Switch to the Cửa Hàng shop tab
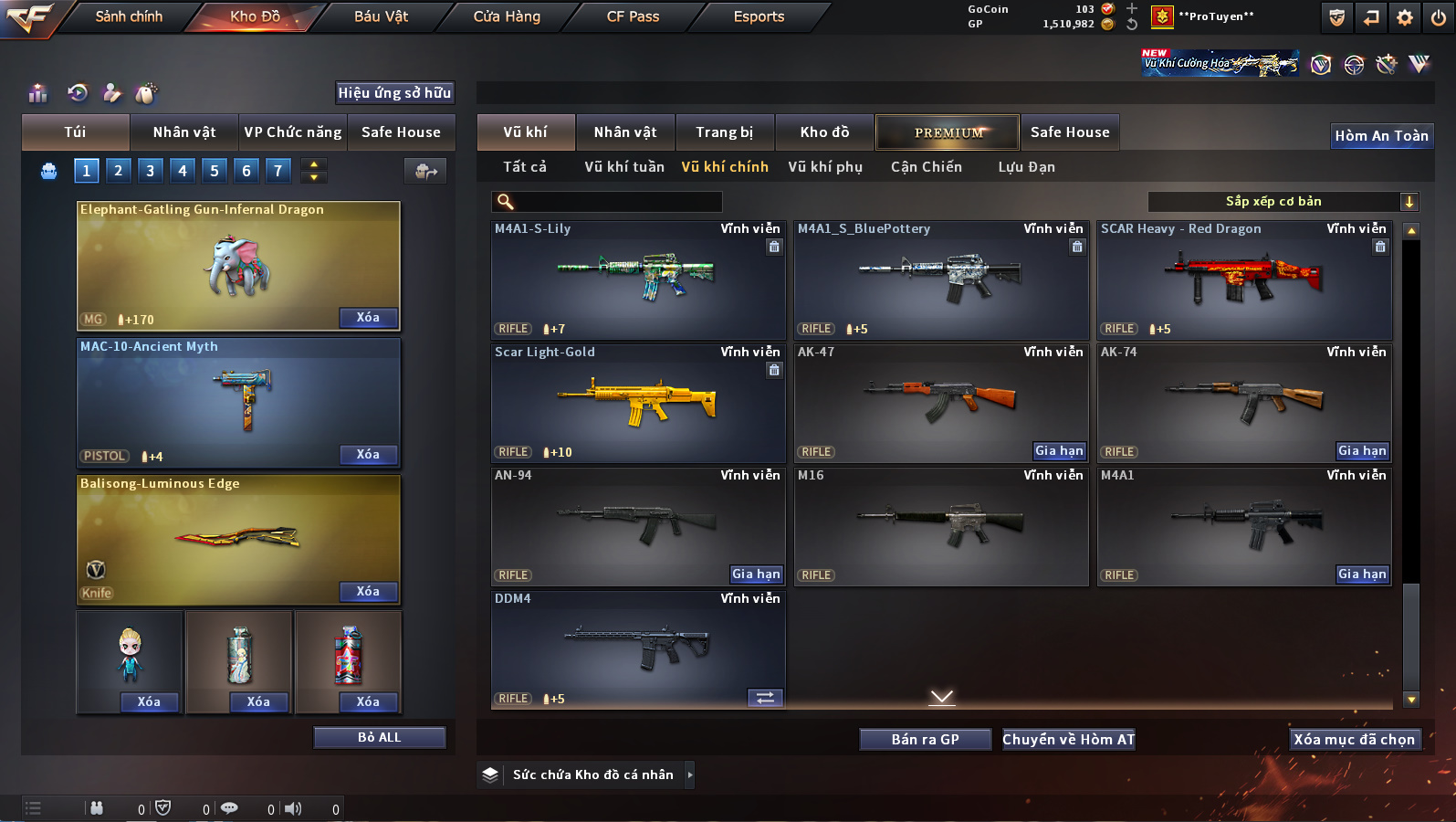The height and width of the screenshot is (822, 1456). click(x=507, y=16)
